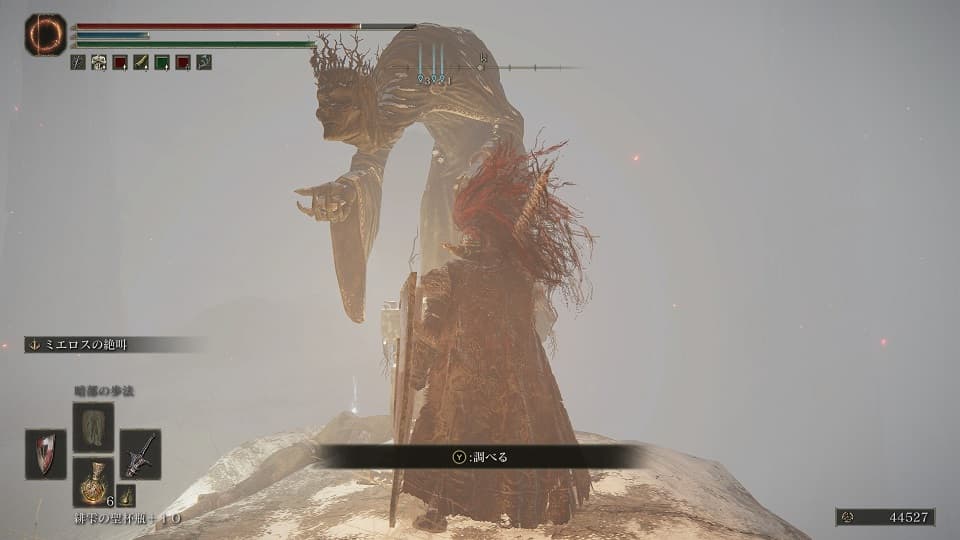Click the compass bar above the statue

click(x=480, y=68)
